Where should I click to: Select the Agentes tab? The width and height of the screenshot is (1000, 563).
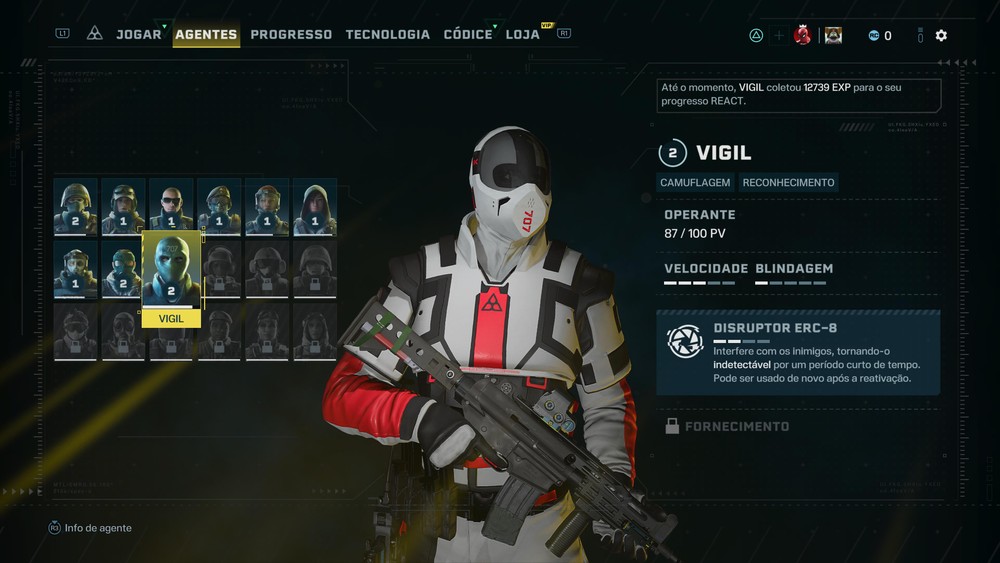(x=206, y=34)
